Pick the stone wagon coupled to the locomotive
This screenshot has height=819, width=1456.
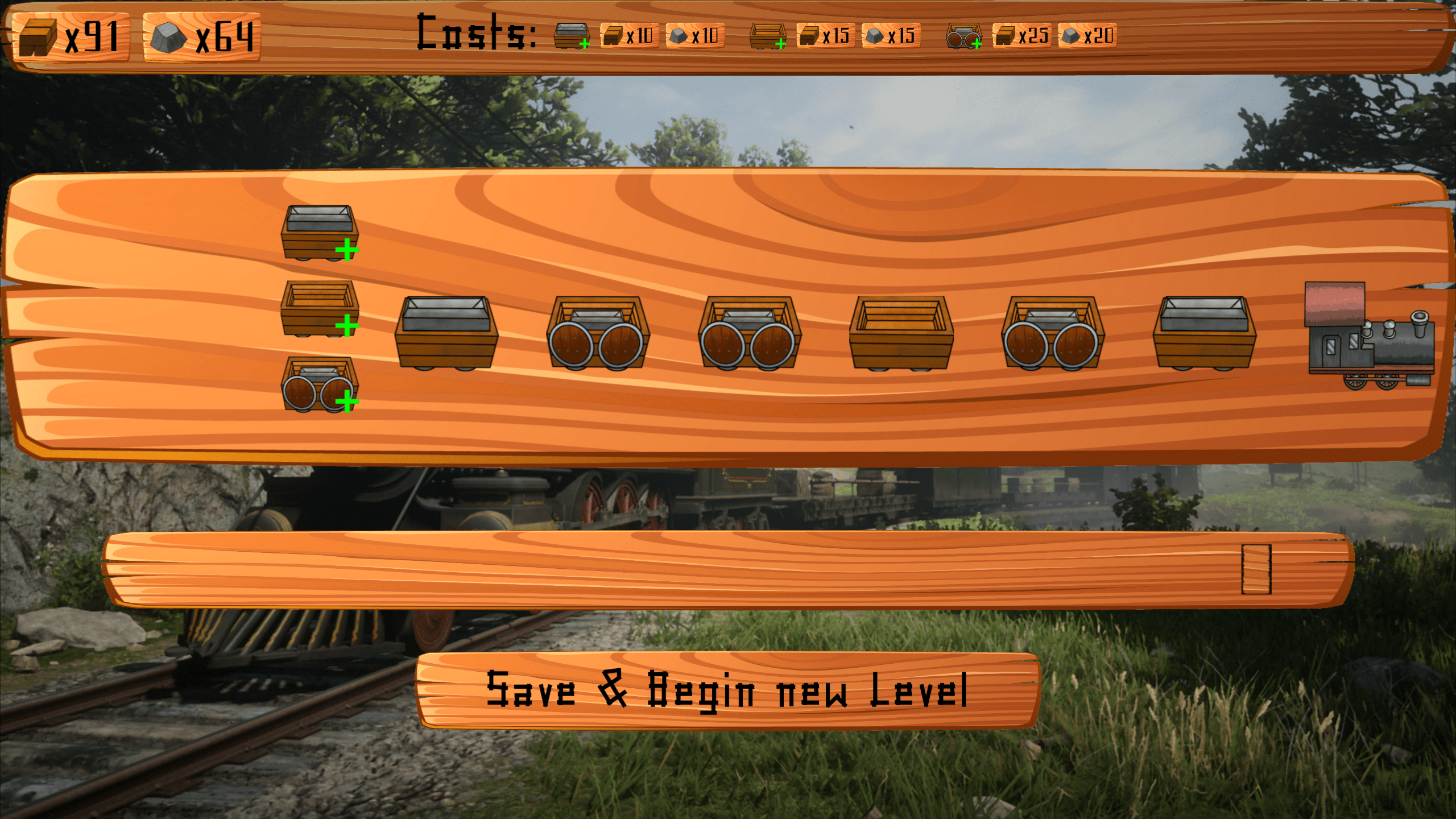[1204, 333]
